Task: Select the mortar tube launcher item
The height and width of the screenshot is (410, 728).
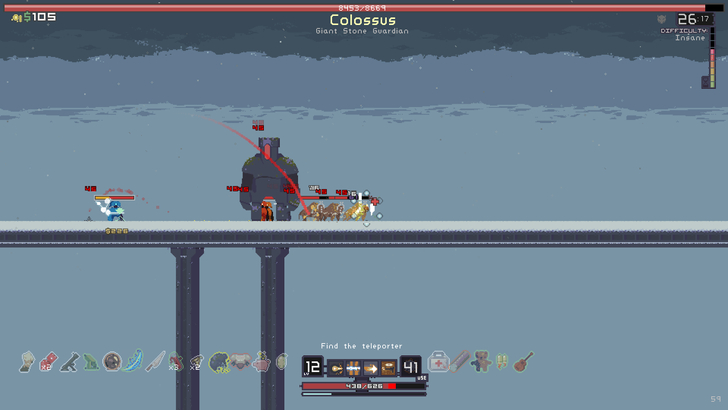Action: [x=69, y=361]
